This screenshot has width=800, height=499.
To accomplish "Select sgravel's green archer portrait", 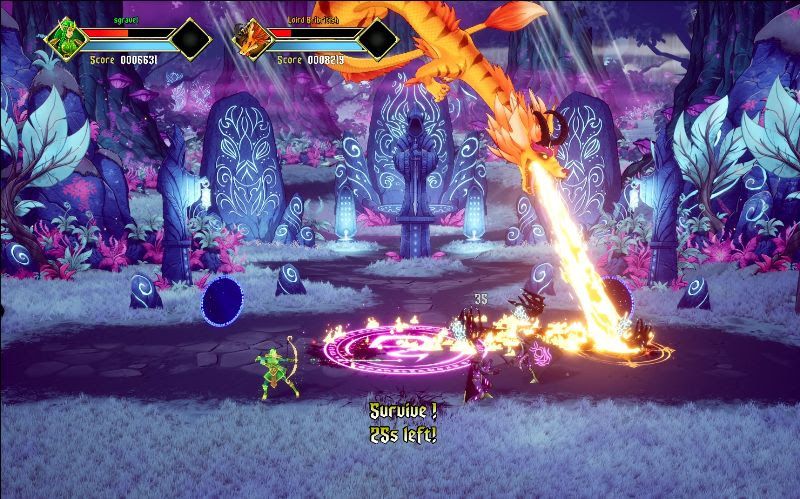I will click(x=66, y=39).
